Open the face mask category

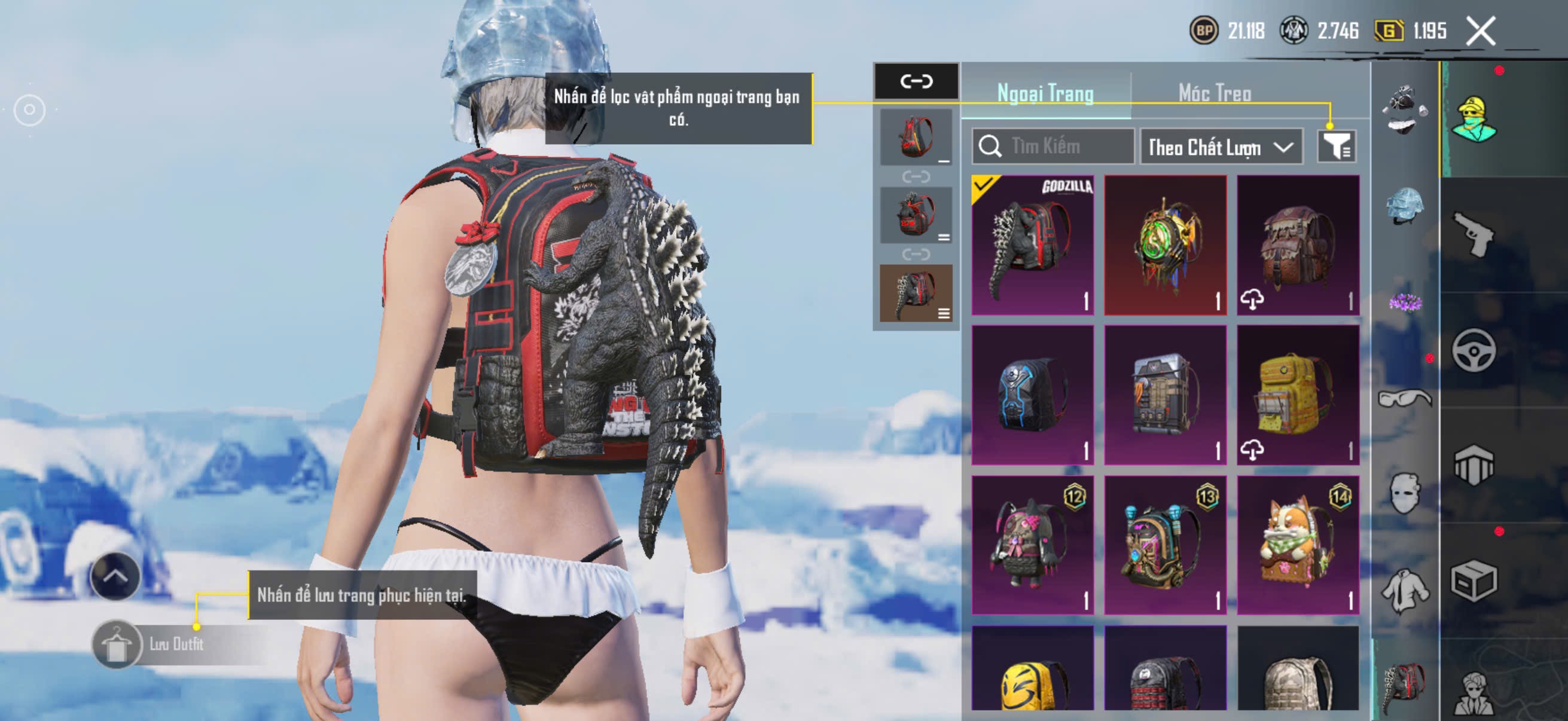pyautogui.click(x=1404, y=493)
